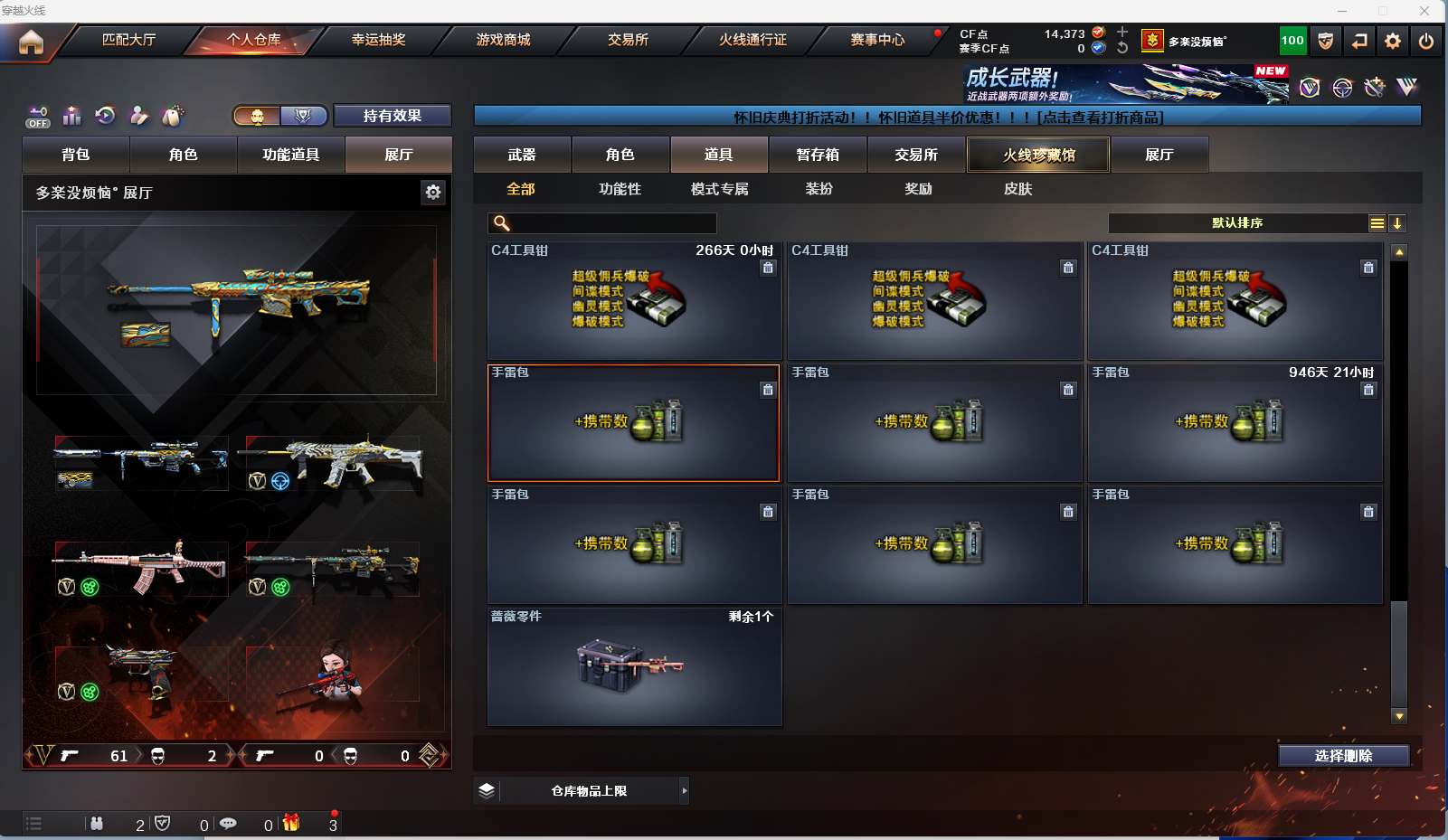This screenshot has width=1448, height=840.
Task: Return to the home screen icon
Action: (31, 42)
